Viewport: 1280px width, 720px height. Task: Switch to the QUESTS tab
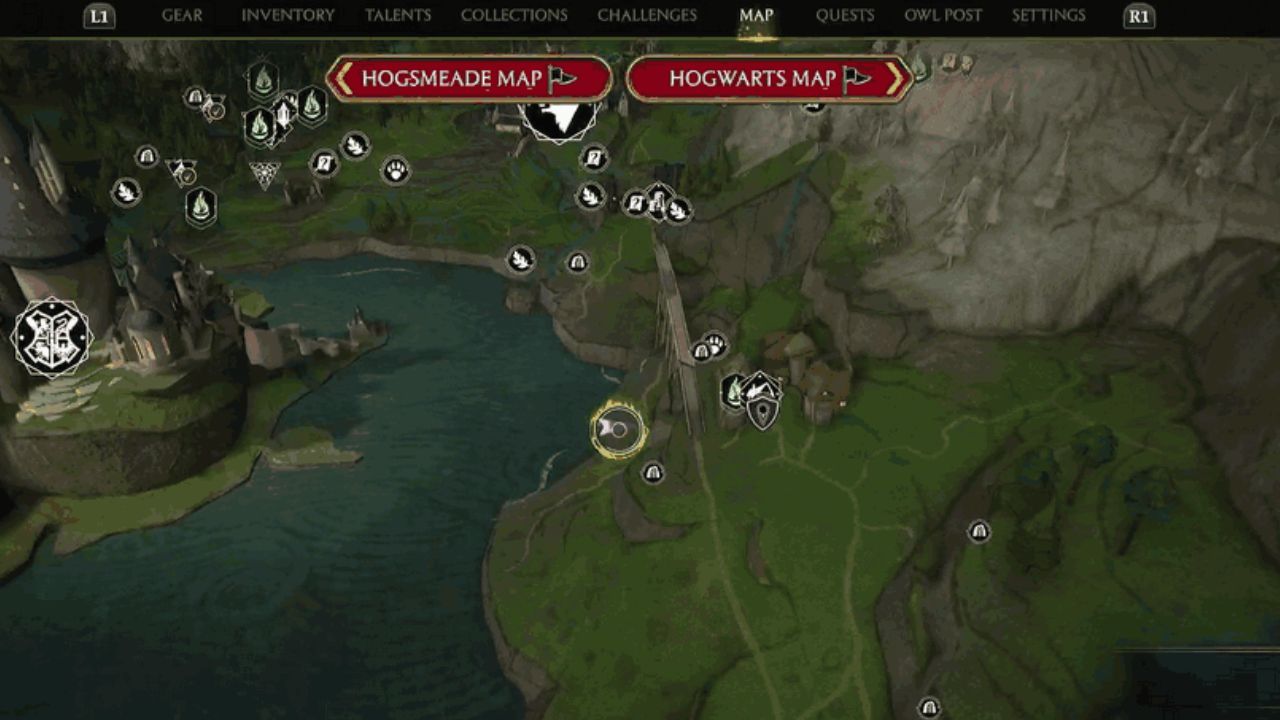(x=845, y=15)
